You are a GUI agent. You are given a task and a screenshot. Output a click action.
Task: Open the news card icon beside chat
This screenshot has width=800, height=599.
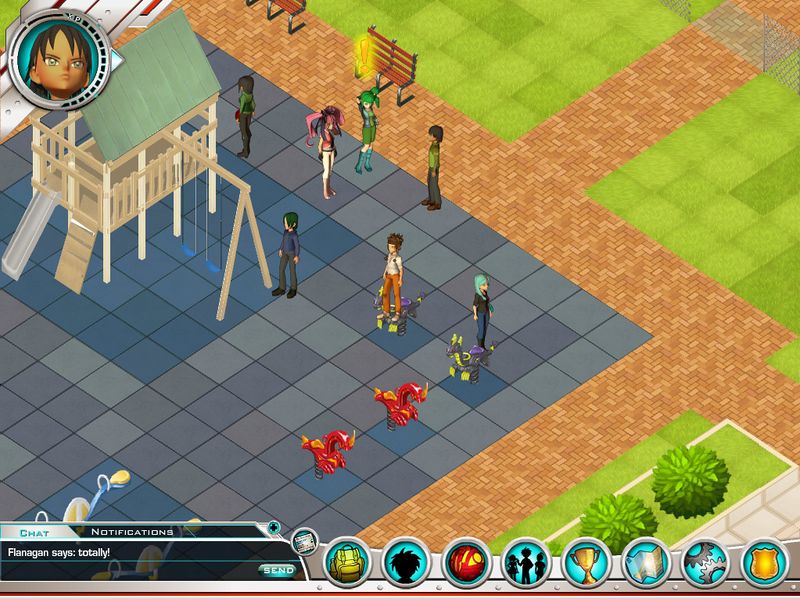(x=304, y=541)
